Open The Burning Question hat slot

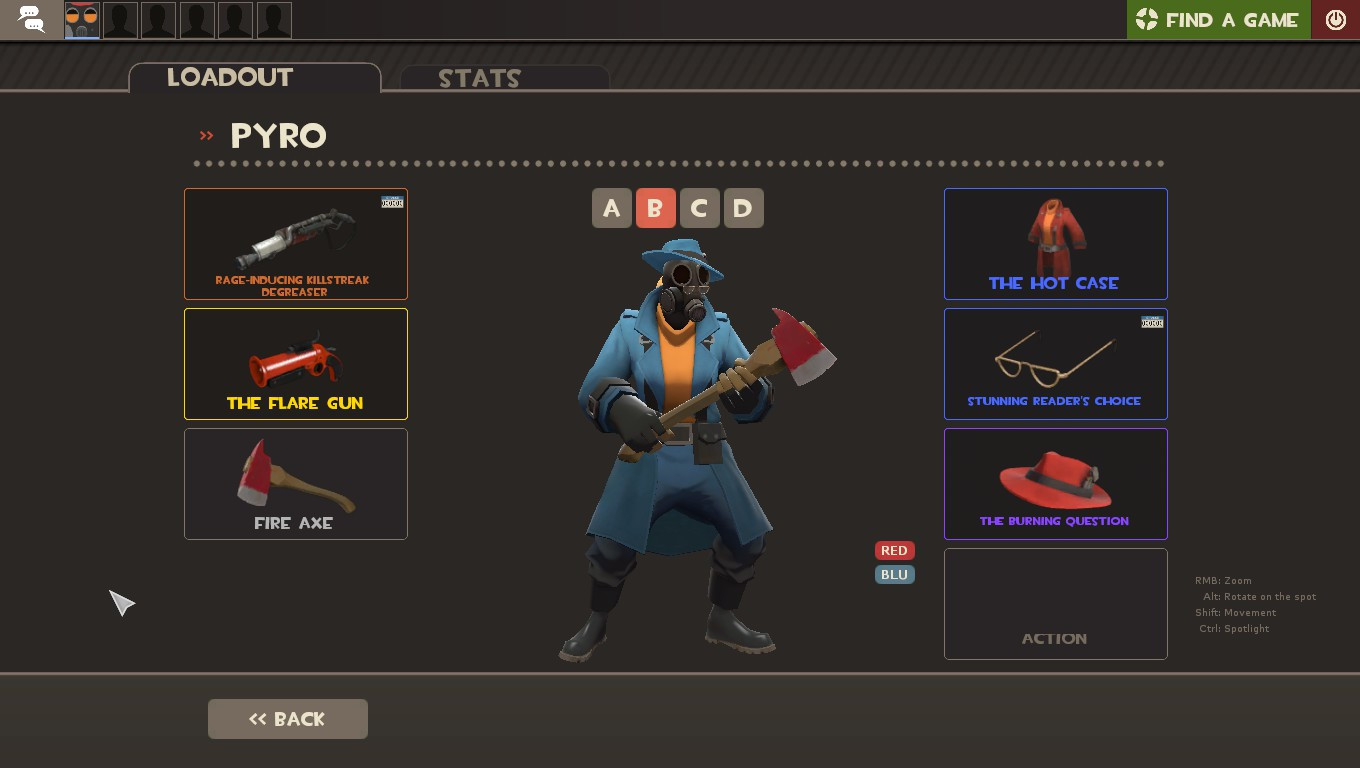(1055, 483)
